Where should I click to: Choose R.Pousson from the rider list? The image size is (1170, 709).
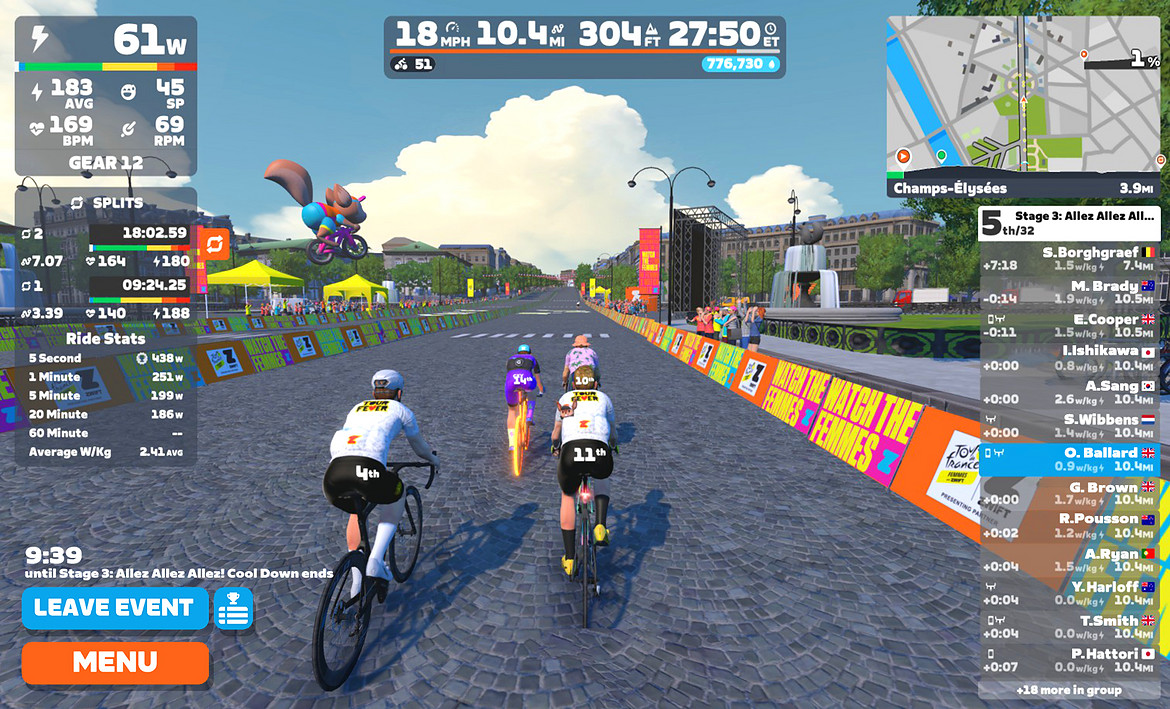point(1069,525)
